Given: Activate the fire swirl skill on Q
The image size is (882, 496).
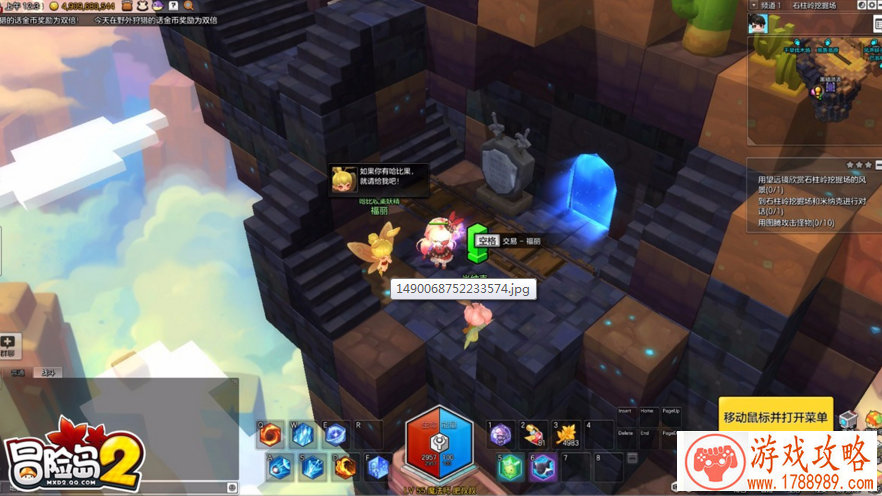Looking at the screenshot, I should click(x=270, y=435).
